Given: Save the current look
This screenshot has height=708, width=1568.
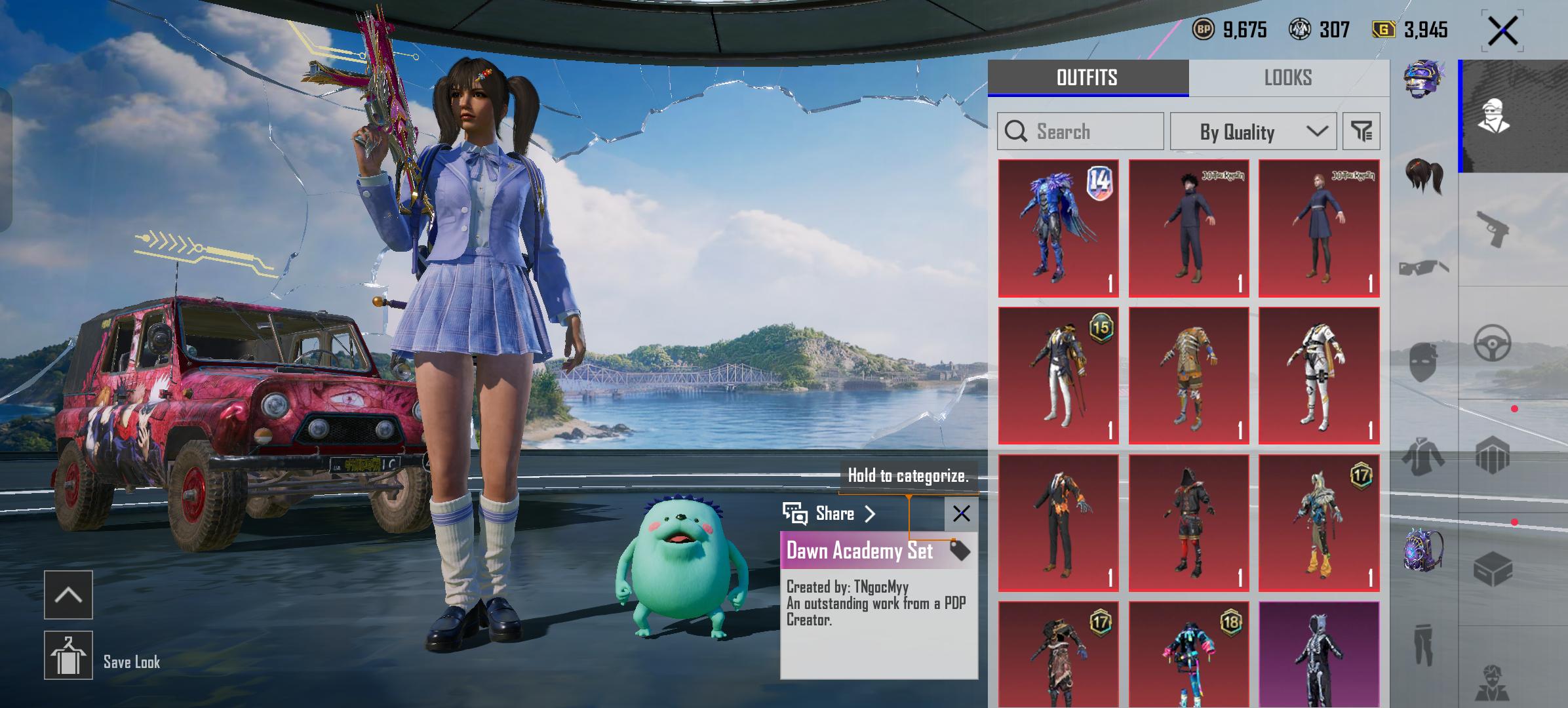Looking at the screenshot, I should pyautogui.click(x=68, y=656).
